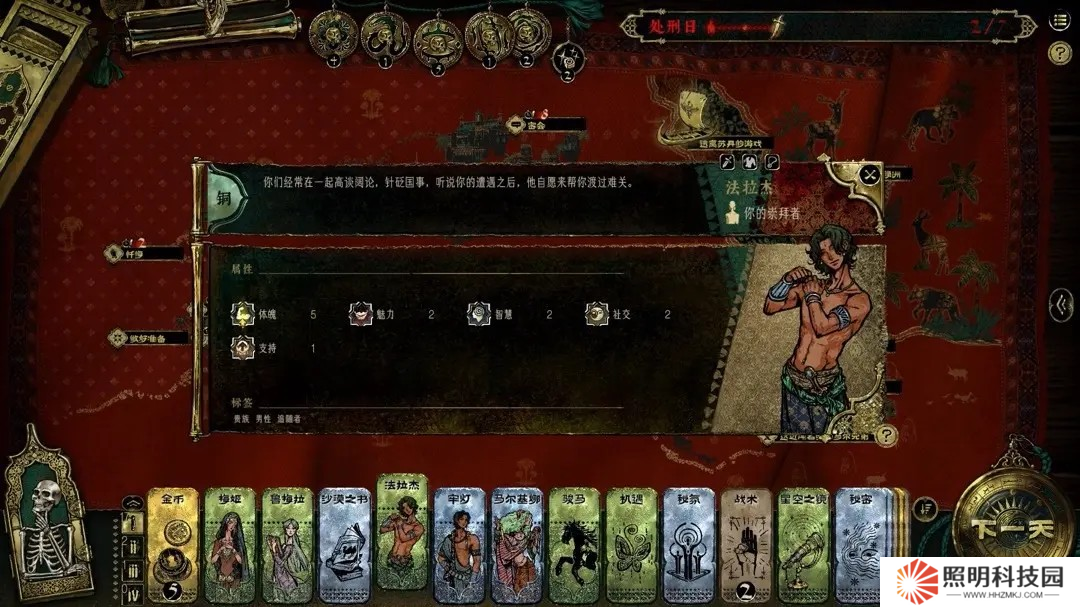Pick the 梅姬 character card
1080x607 pixels.
[x=230, y=546]
